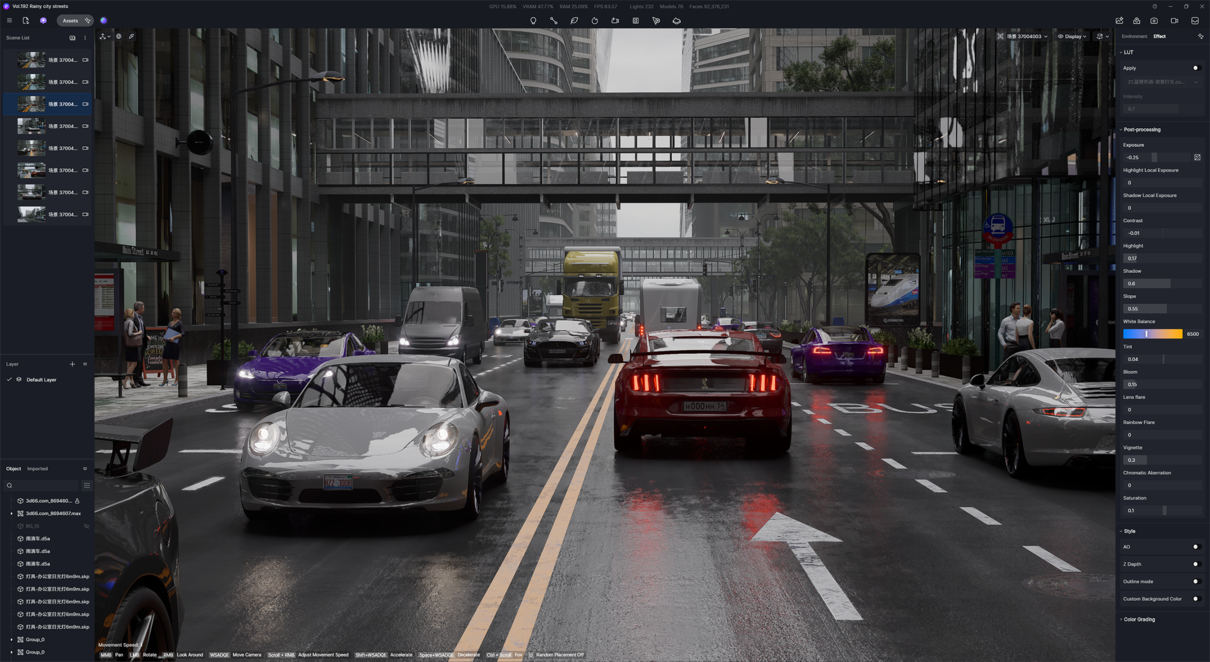1210x662 pixels.
Task: Enable the AO style toggle
Action: [1195, 547]
